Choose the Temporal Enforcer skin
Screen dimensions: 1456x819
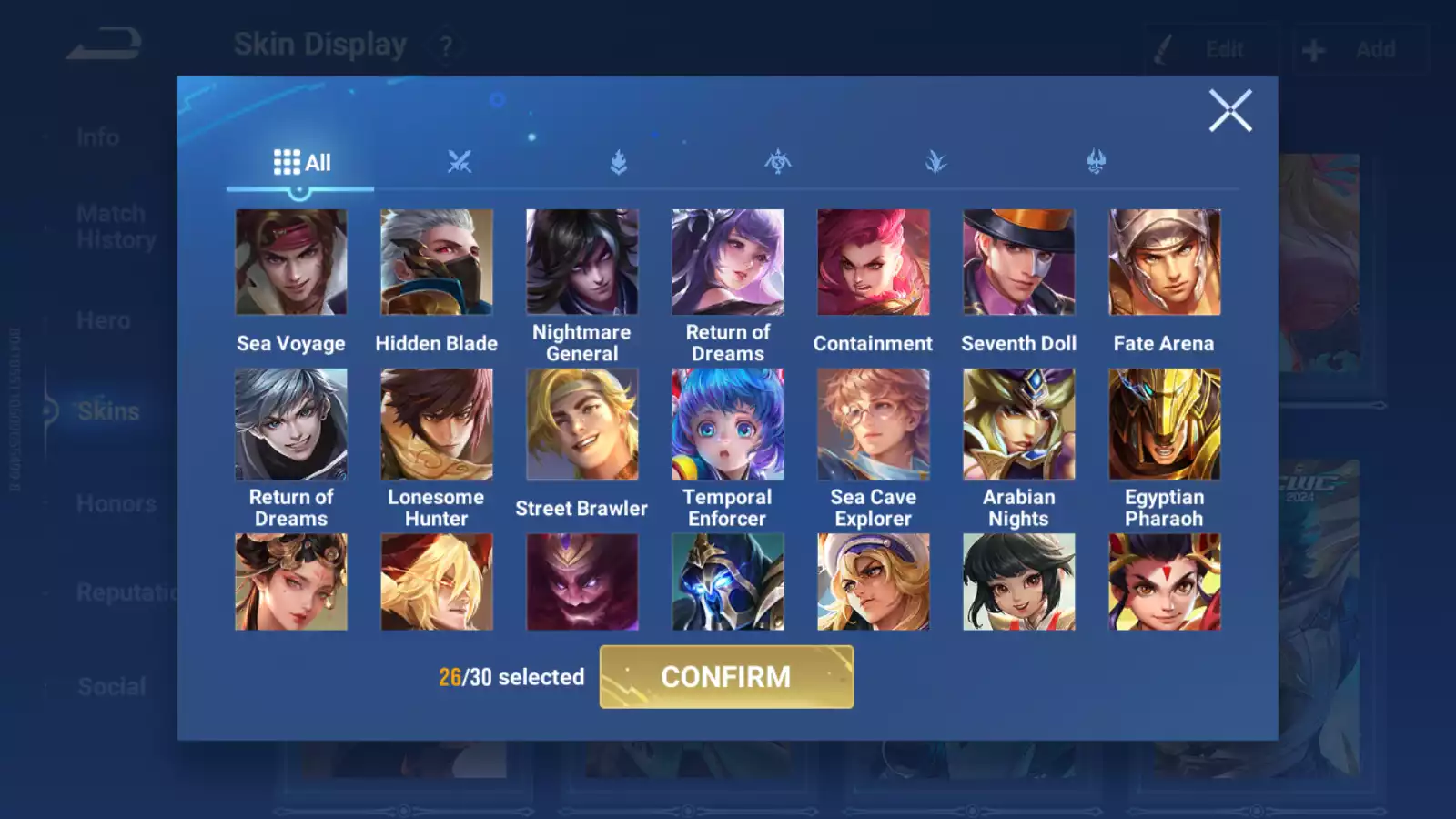pyautogui.click(x=728, y=424)
